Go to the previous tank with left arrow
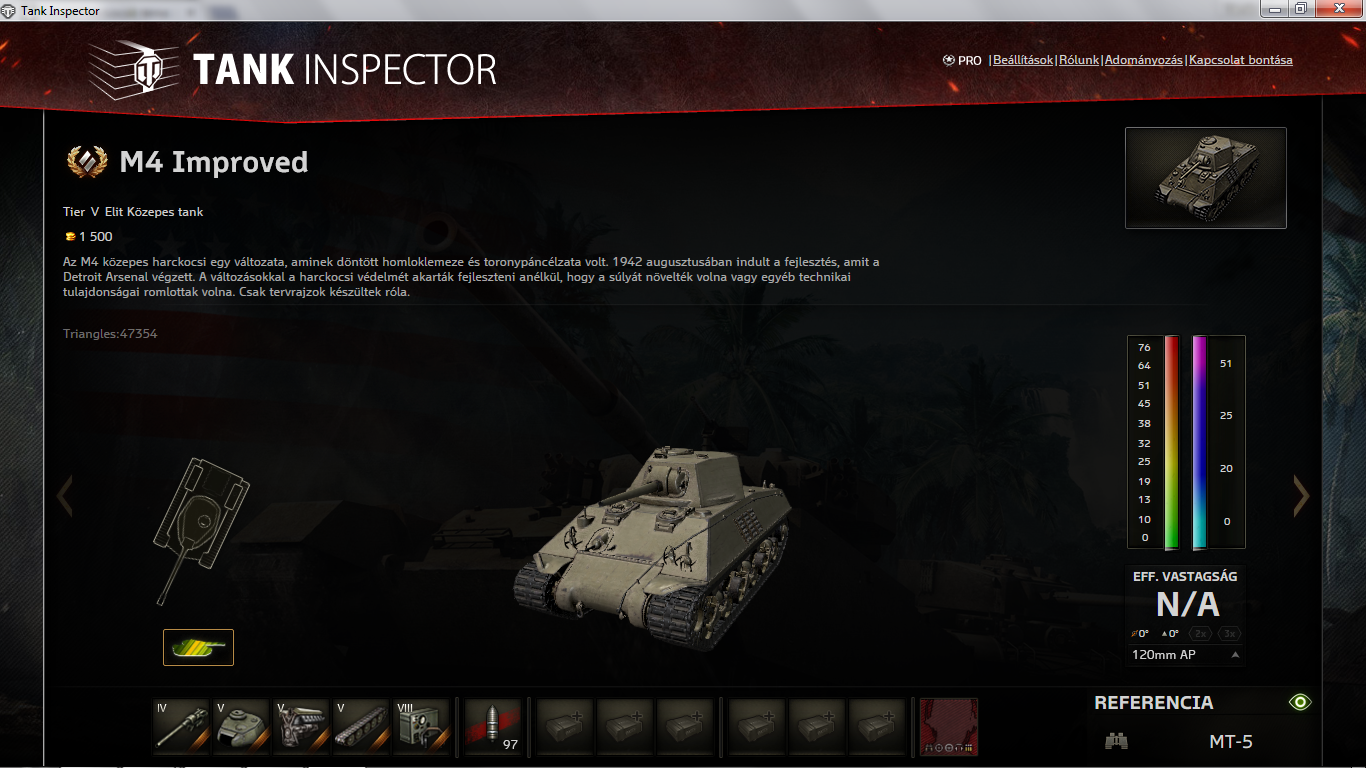Image resolution: width=1366 pixels, height=768 pixels. 65,495
